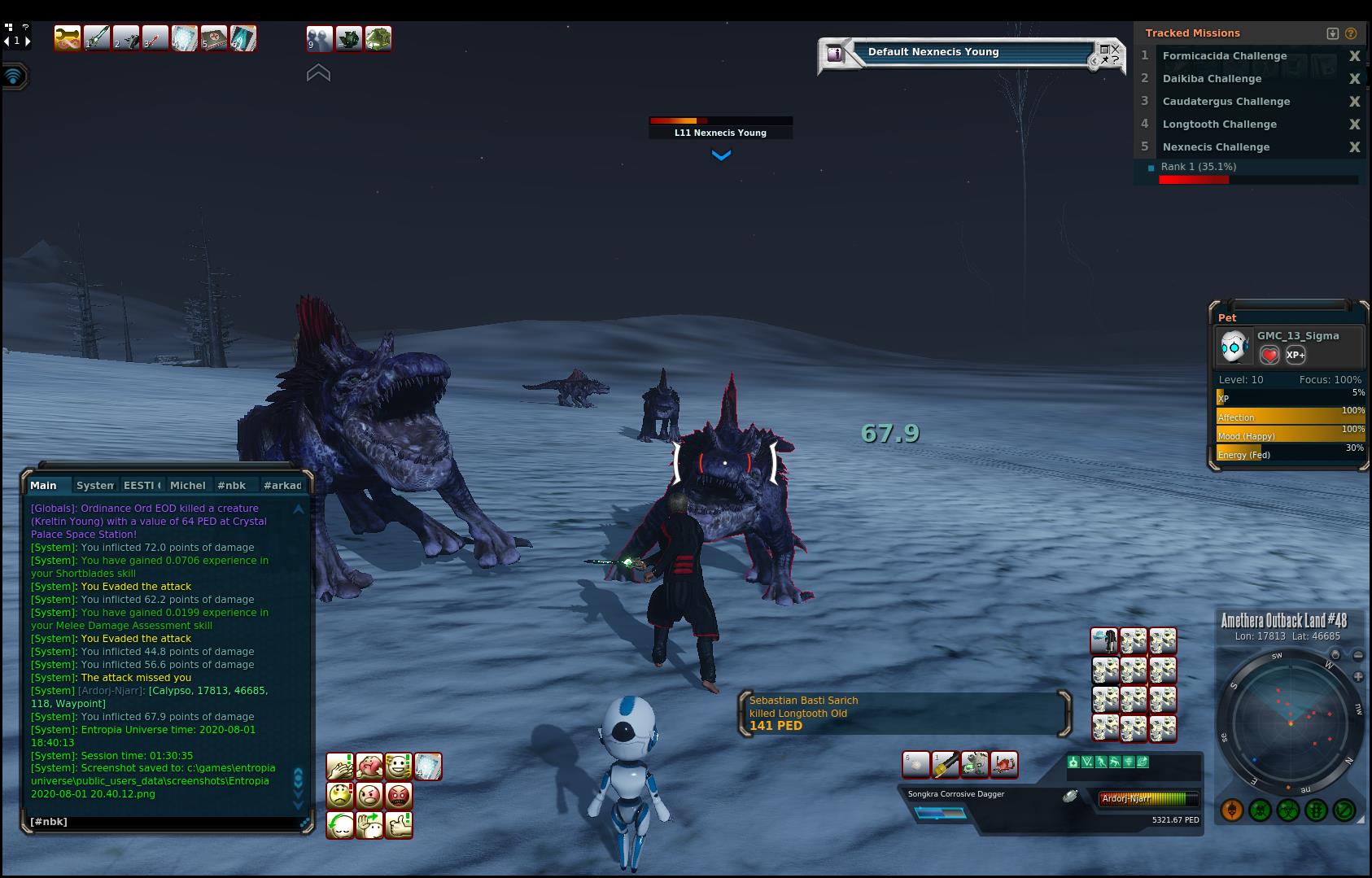Zoom in the radar with plus button
The image size is (1372, 878).
tap(1357, 677)
